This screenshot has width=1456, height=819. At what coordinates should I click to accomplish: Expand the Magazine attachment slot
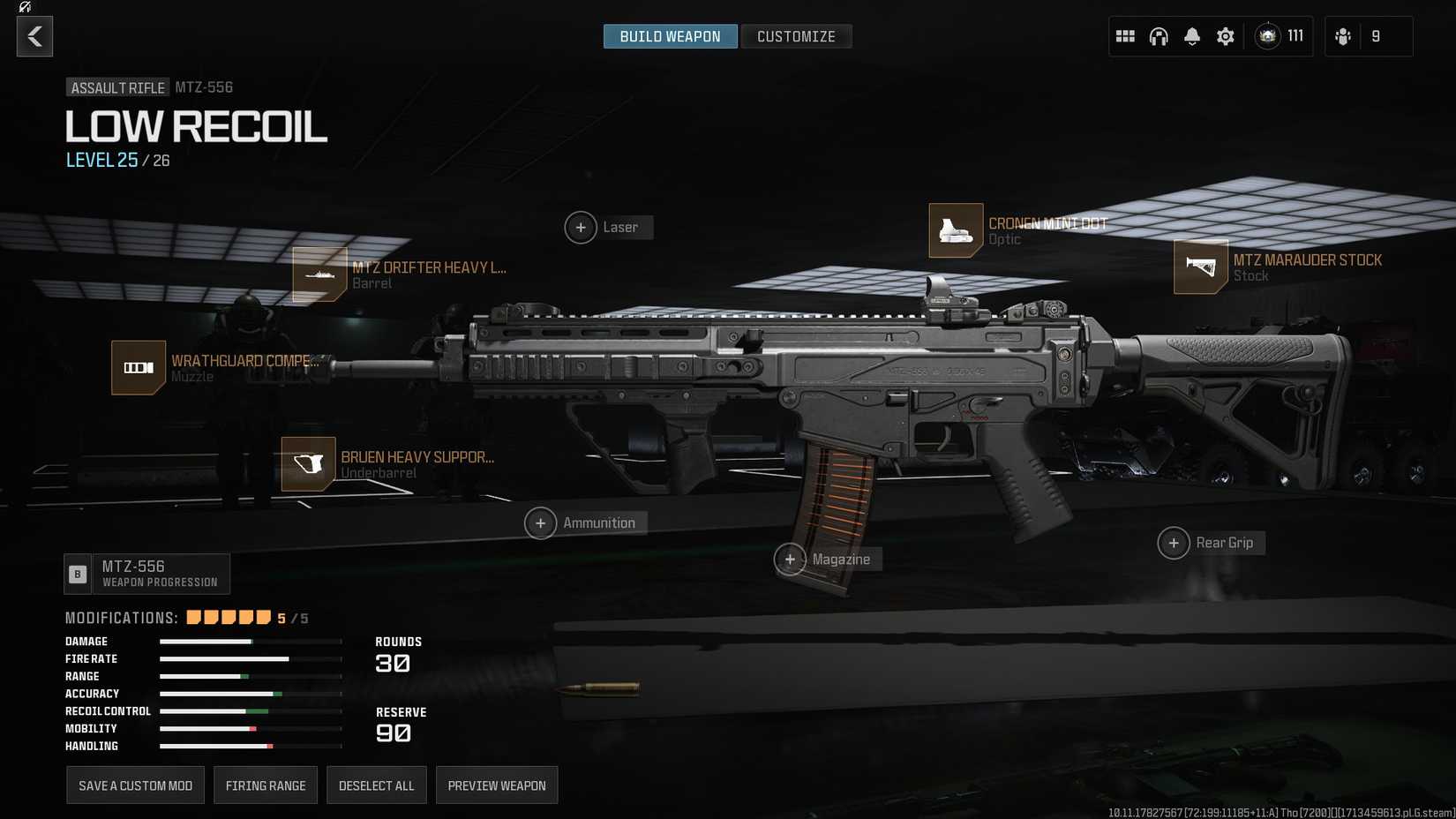(792, 559)
